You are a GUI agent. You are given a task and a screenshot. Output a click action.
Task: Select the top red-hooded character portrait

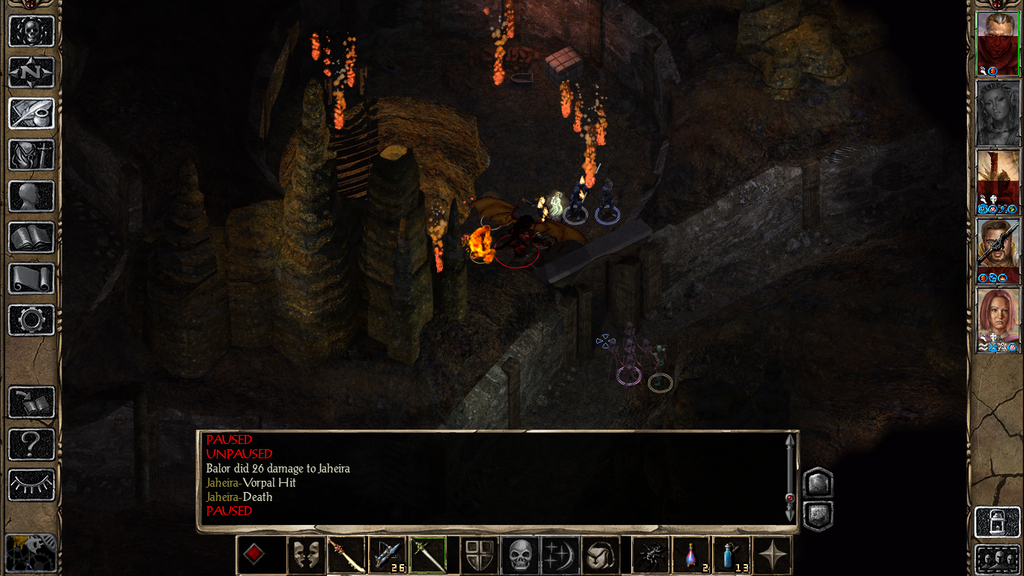pyautogui.click(x=997, y=44)
